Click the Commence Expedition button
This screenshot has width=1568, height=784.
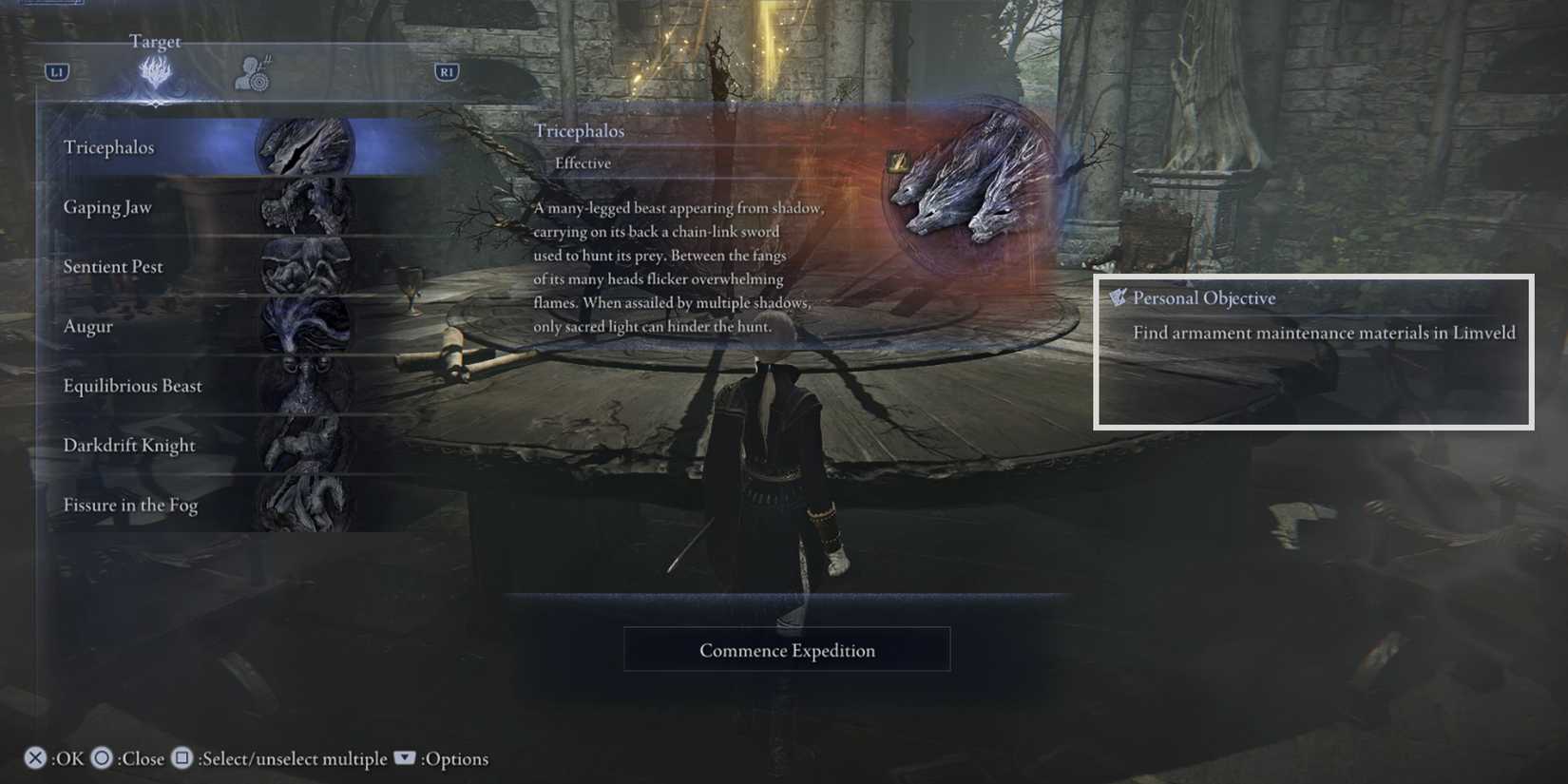(x=786, y=650)
